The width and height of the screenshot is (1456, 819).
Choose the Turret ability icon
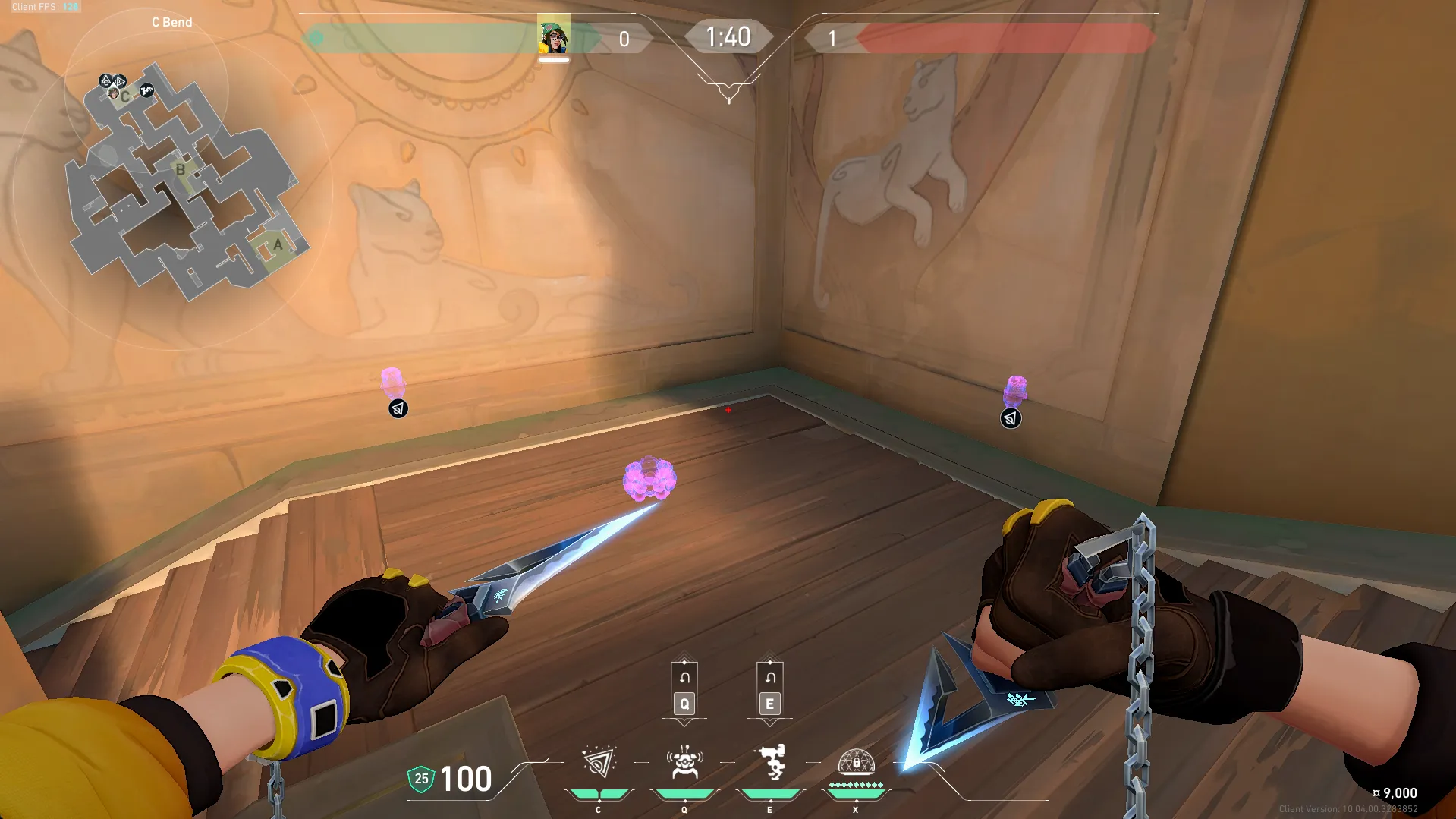pyautogui.click(x=770, y=763)
